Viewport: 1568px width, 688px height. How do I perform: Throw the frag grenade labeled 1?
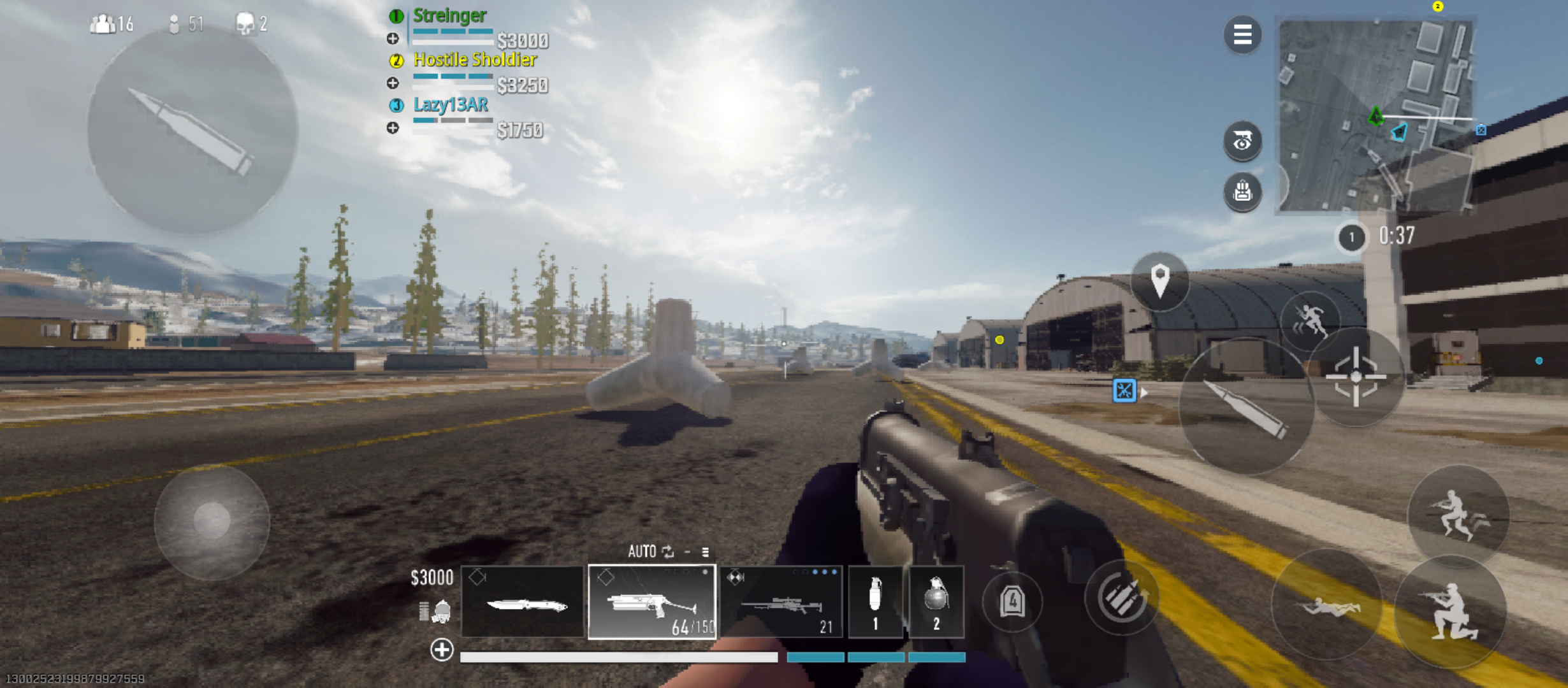coord(876,602)
